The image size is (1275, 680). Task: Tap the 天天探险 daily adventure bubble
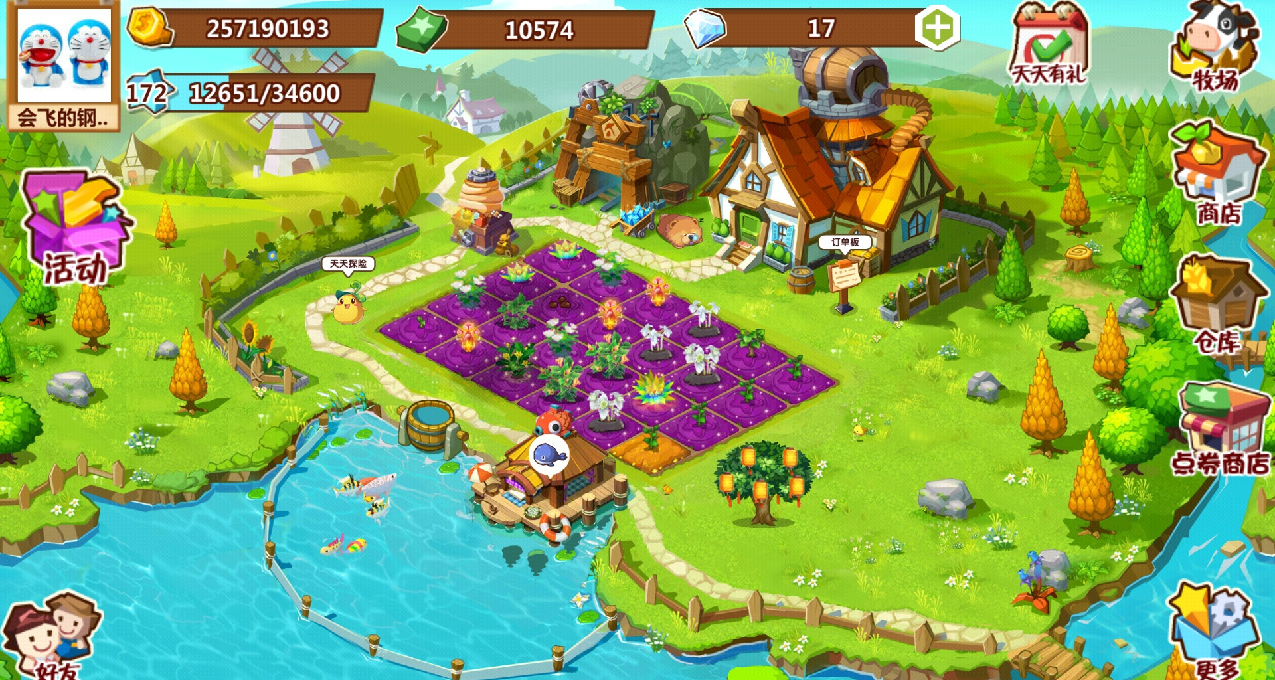tap(348, 264)
